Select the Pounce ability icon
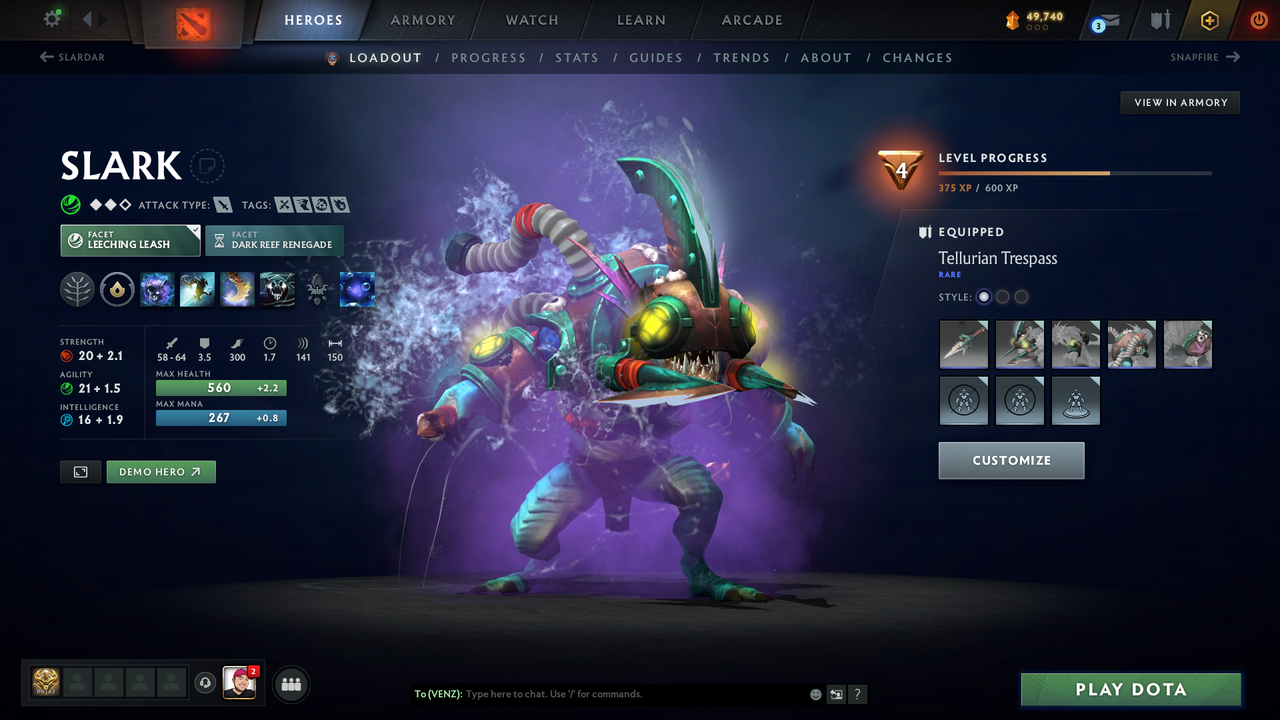Screen dimensions: 1280x720 point(197,289)
